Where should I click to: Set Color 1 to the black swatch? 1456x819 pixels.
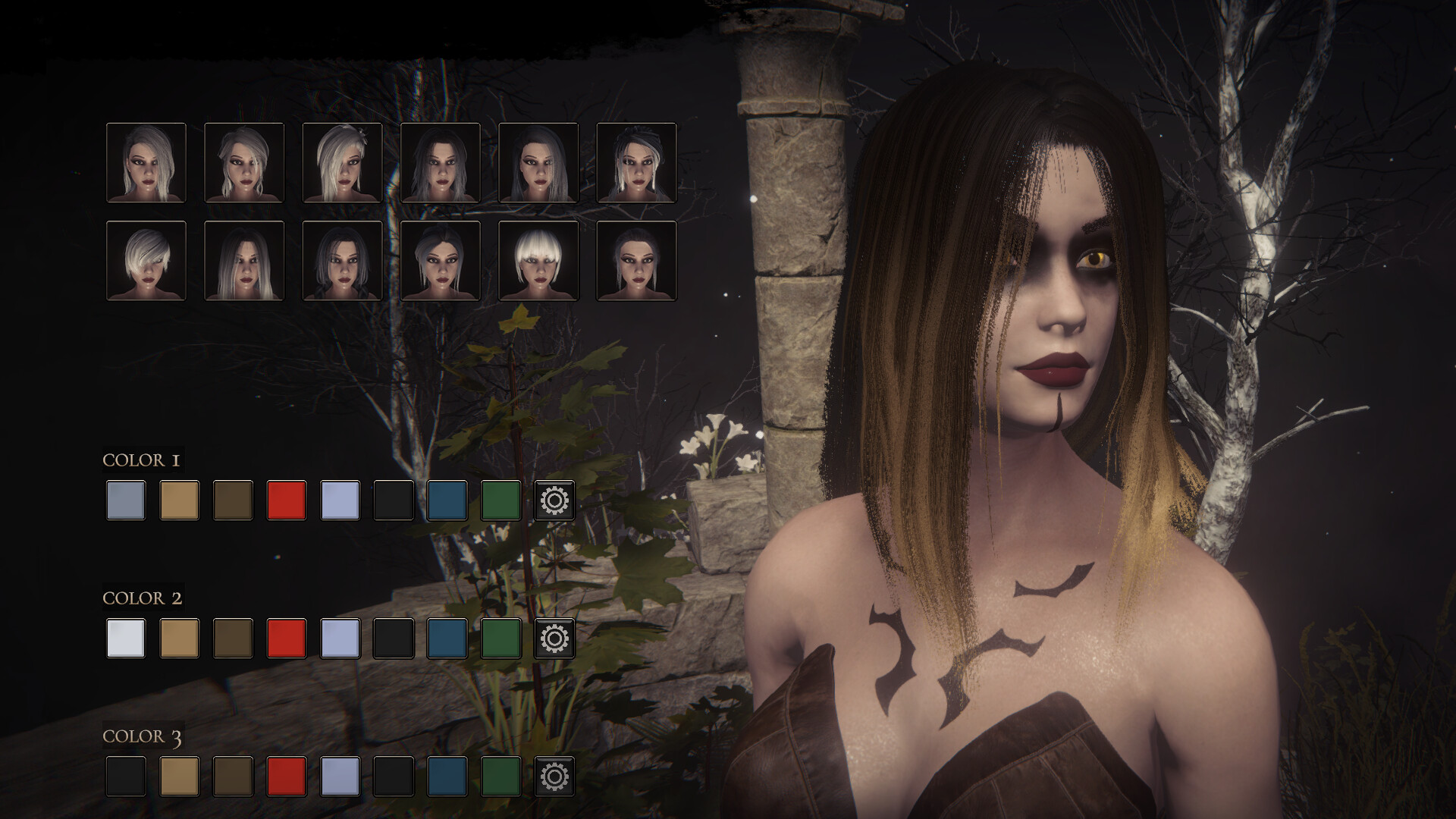pyautogui.click(x=394, y=500)
